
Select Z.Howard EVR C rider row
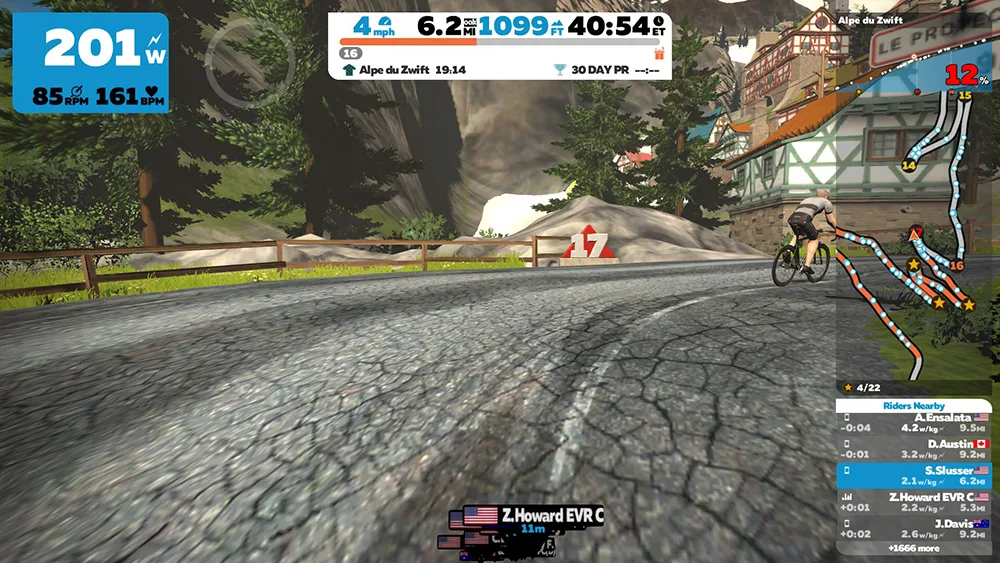coord(915,501)
